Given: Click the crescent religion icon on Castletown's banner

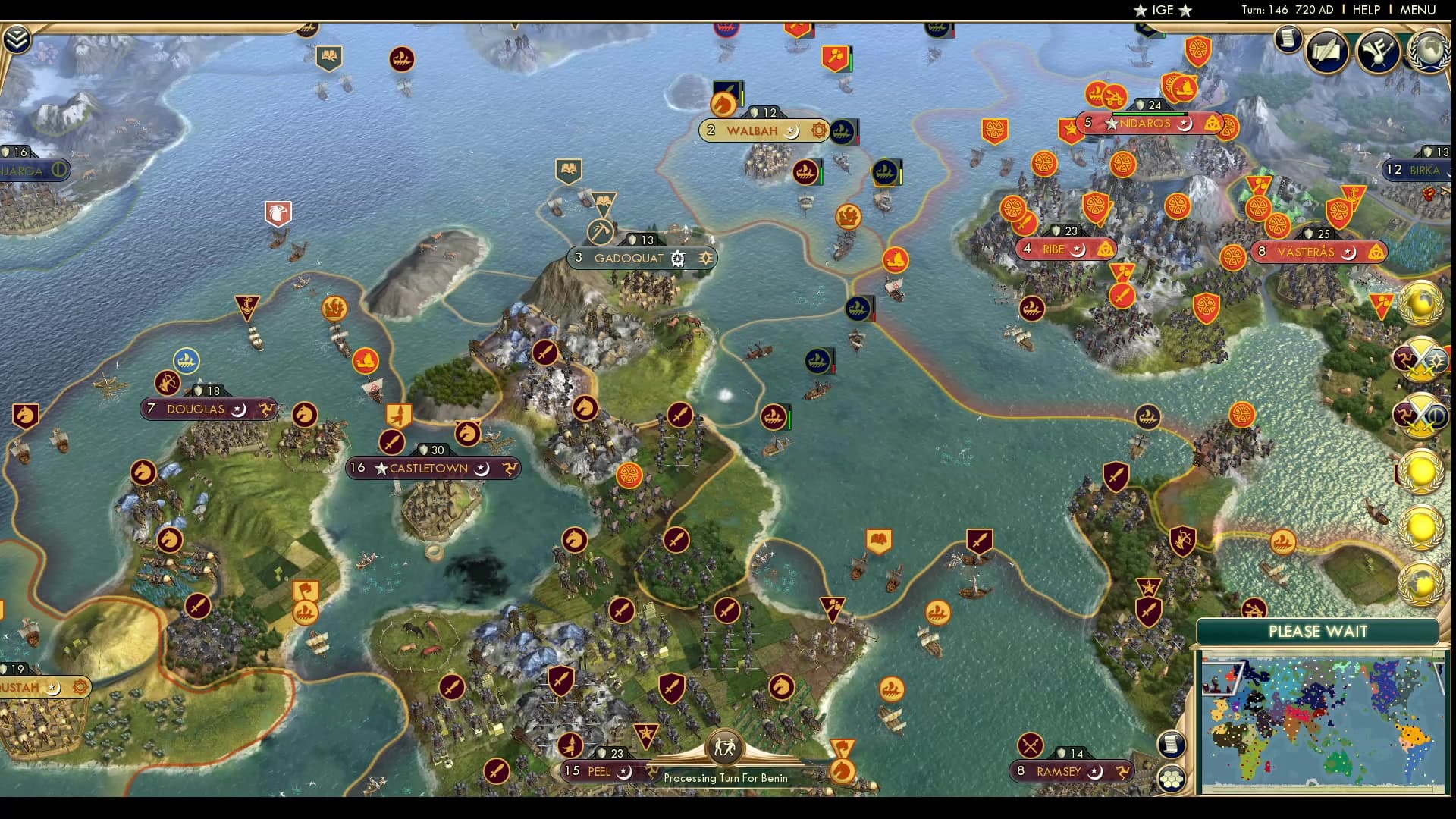Looking at the screenshot, I should point(482,469).
